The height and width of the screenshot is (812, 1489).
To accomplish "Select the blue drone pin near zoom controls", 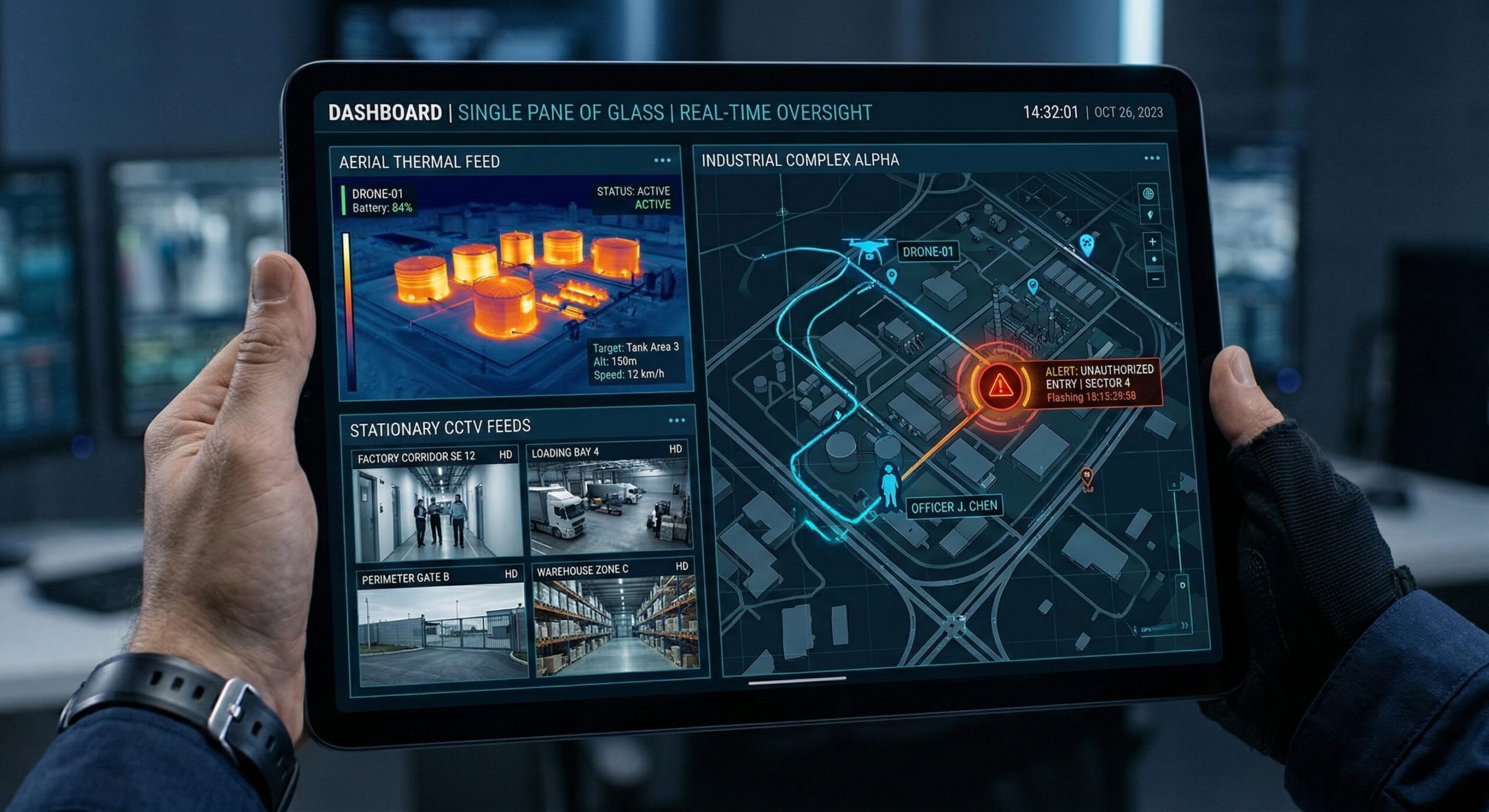I will [1087, 244].
